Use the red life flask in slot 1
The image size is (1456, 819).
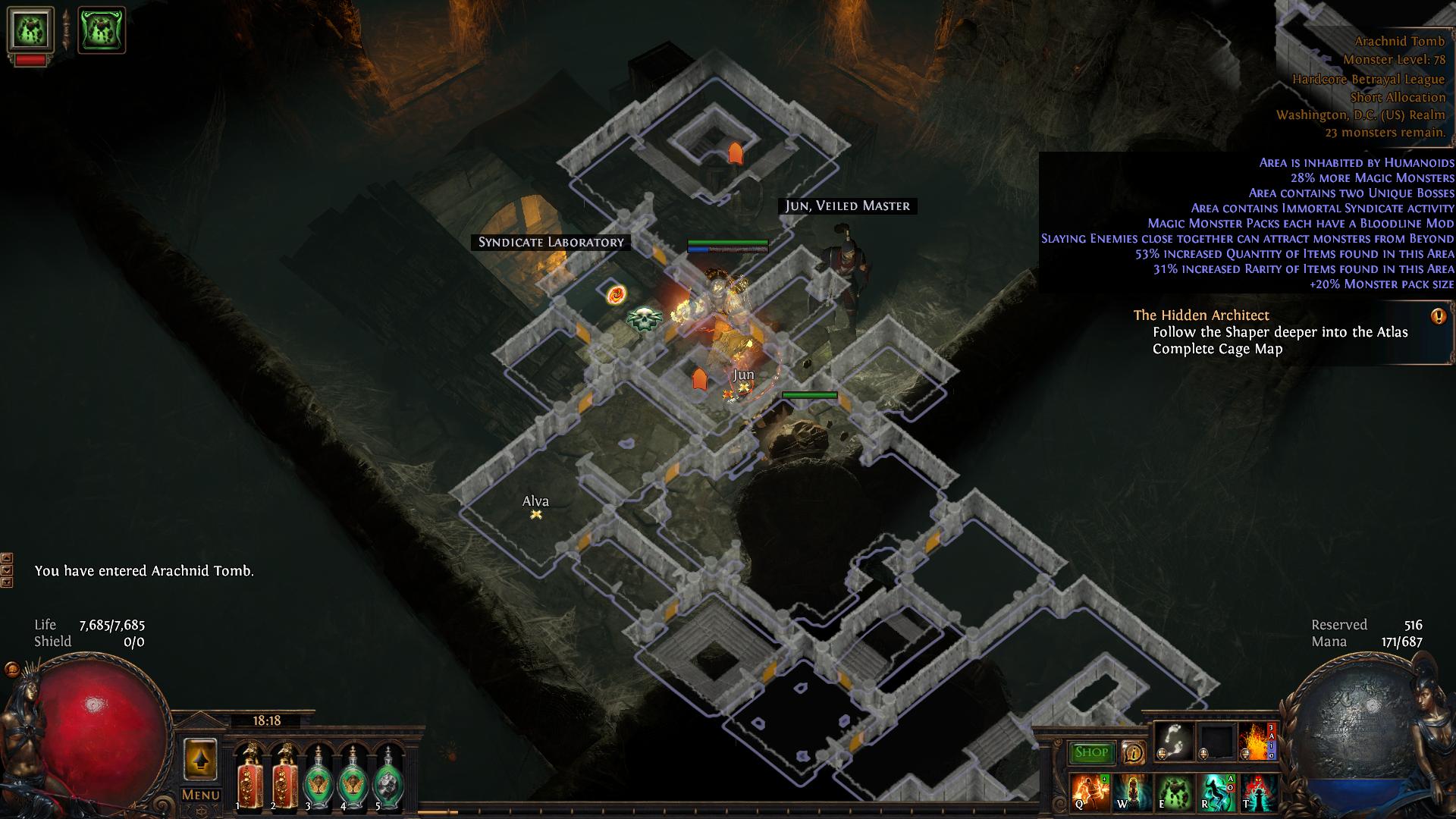pos(248,777)
